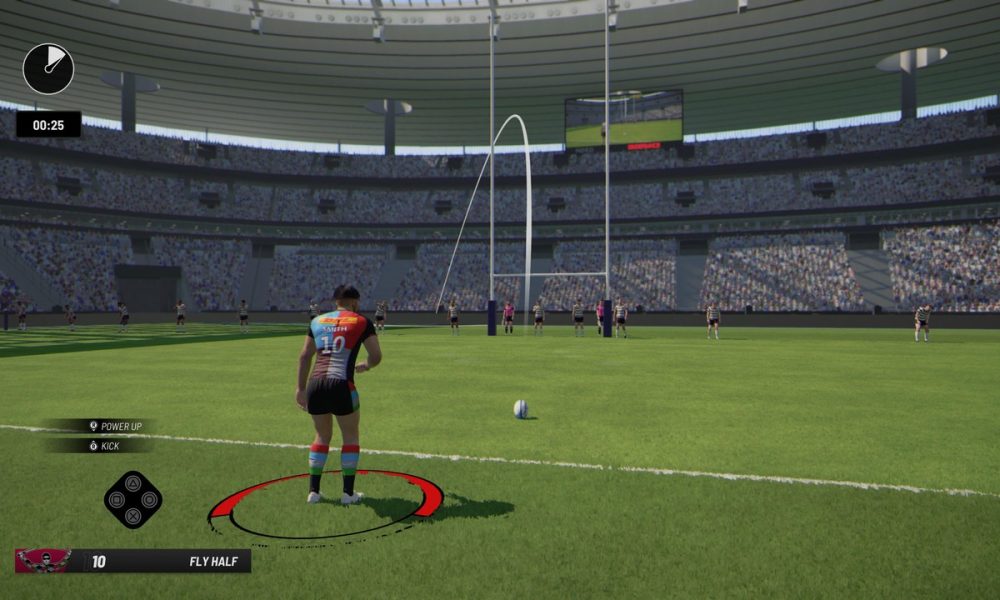Click the team crest beside number 10
Viewport: 1000px width, 600px height.
coord(43,561)
